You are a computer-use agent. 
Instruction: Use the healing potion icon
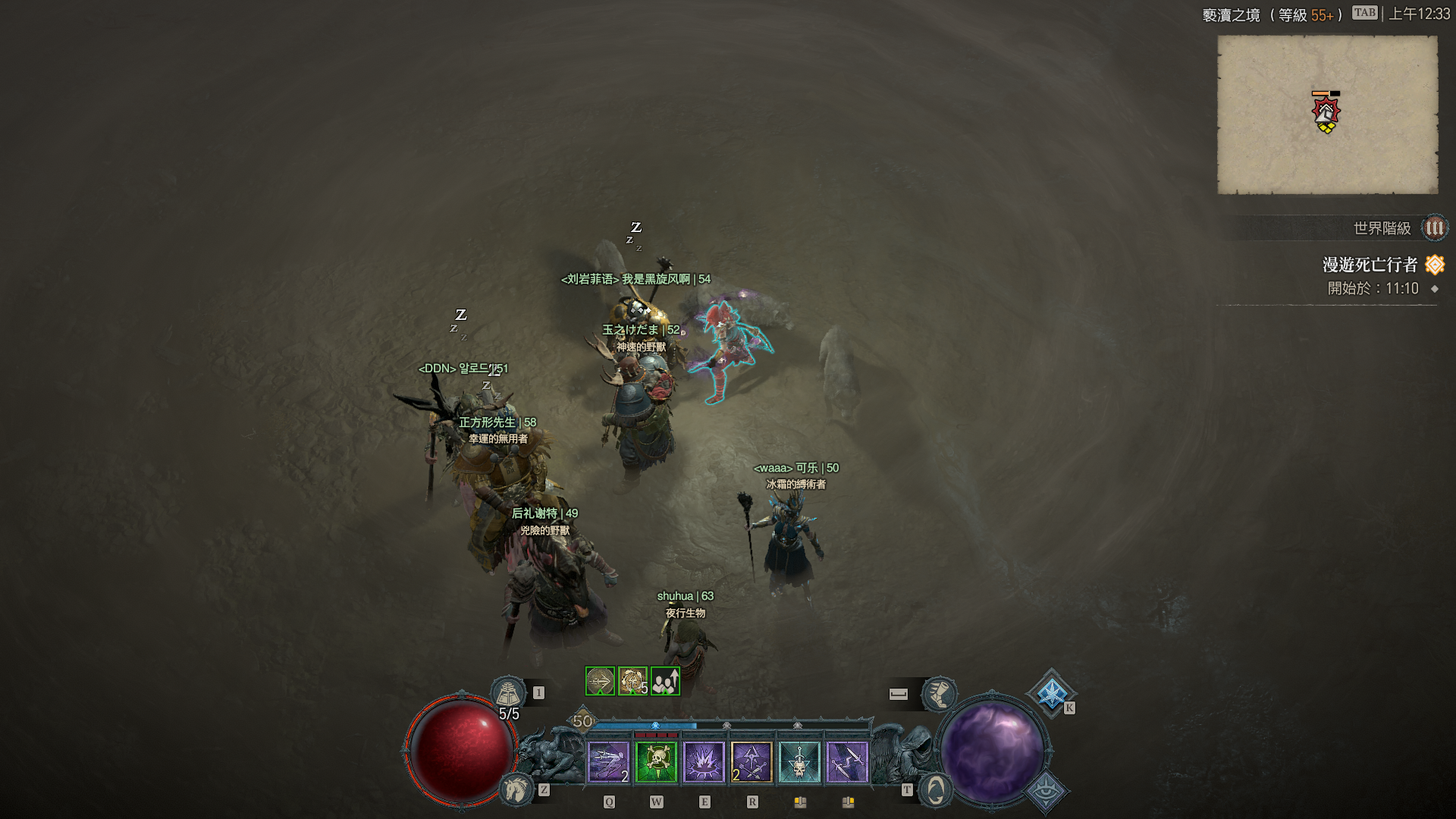(508, 693)
